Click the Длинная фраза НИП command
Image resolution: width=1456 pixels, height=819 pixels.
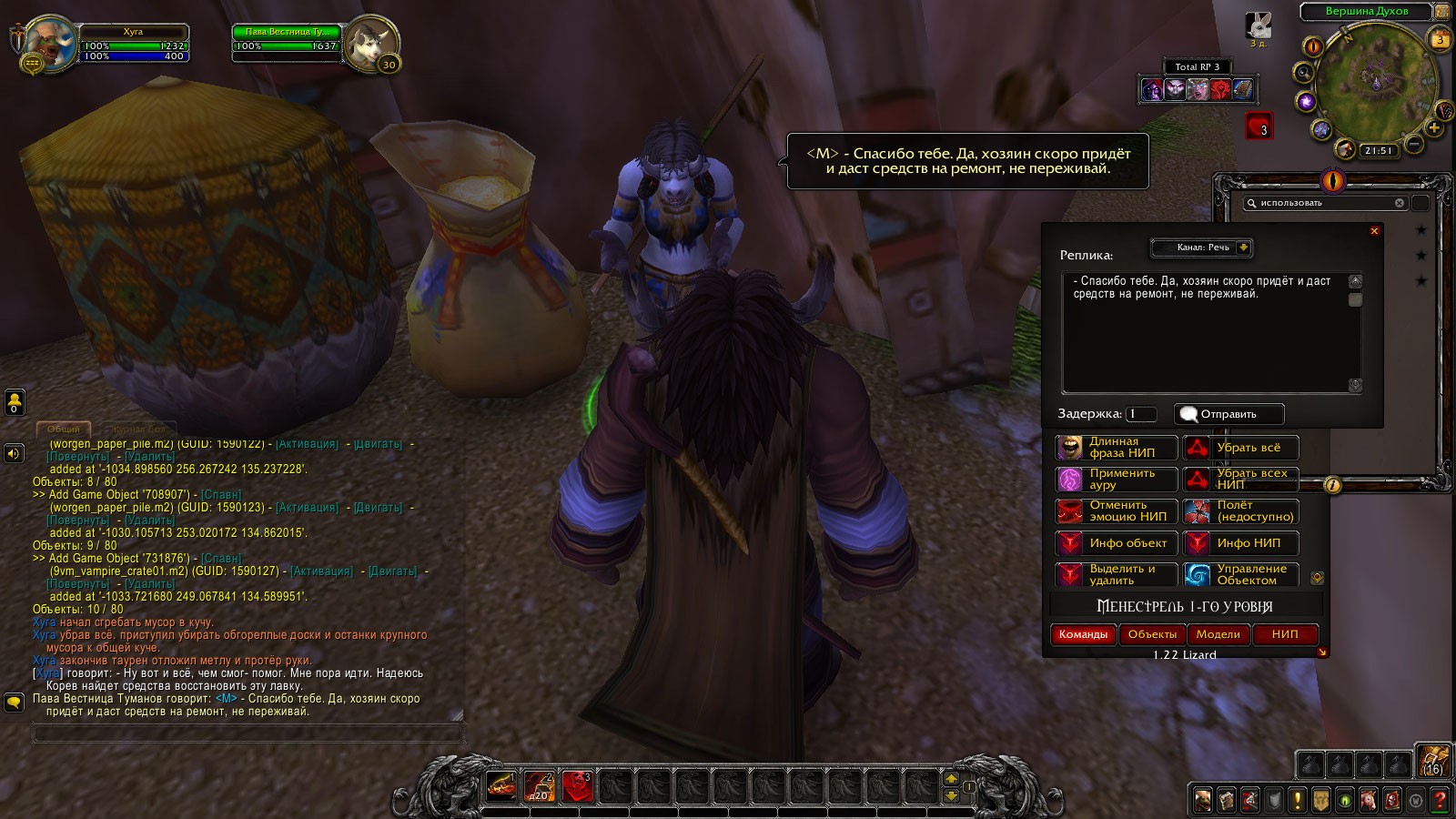click(x=1117, y=448)
